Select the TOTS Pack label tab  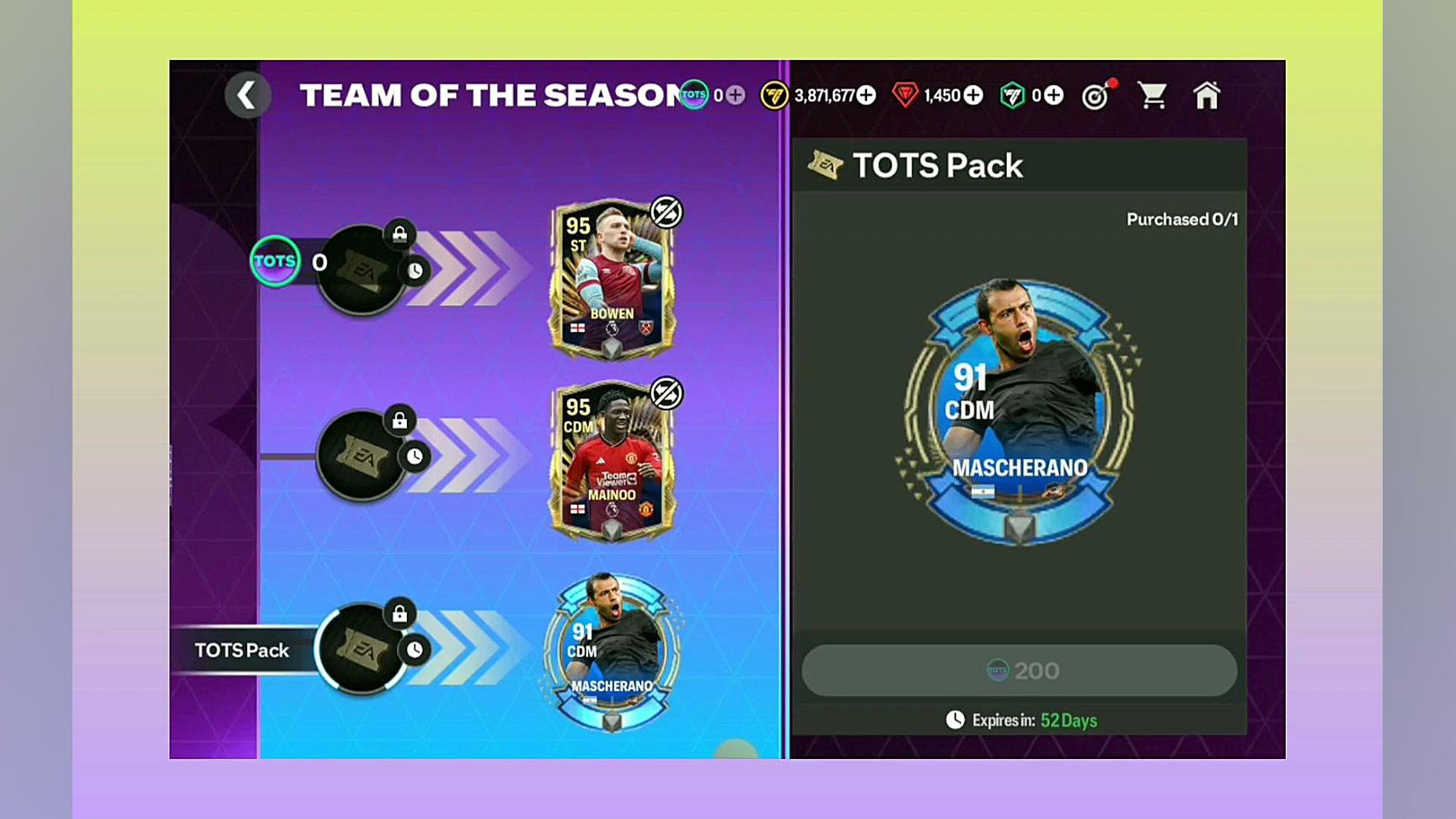point(242,650)
